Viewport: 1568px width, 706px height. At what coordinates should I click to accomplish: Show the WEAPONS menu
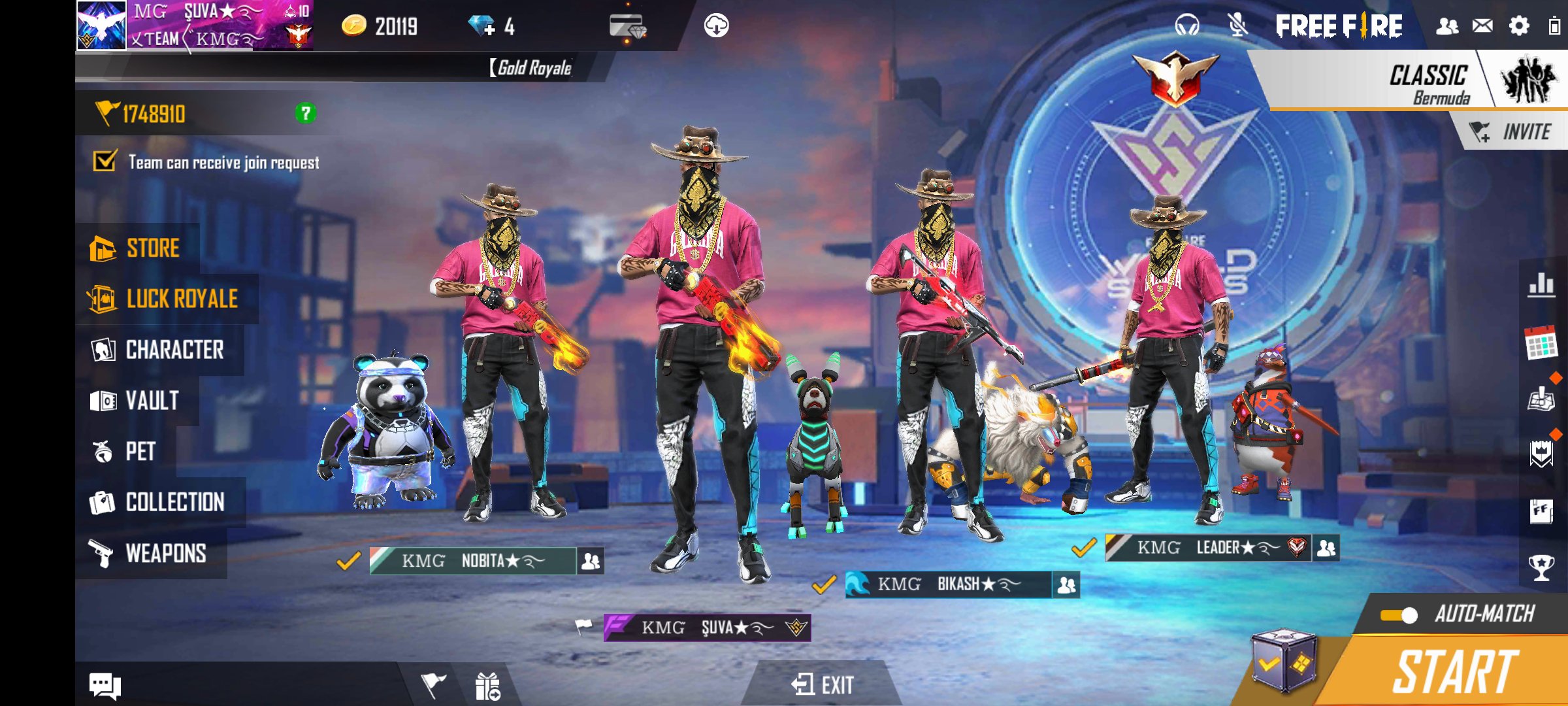pyautogui.click(x=150, y=554)
